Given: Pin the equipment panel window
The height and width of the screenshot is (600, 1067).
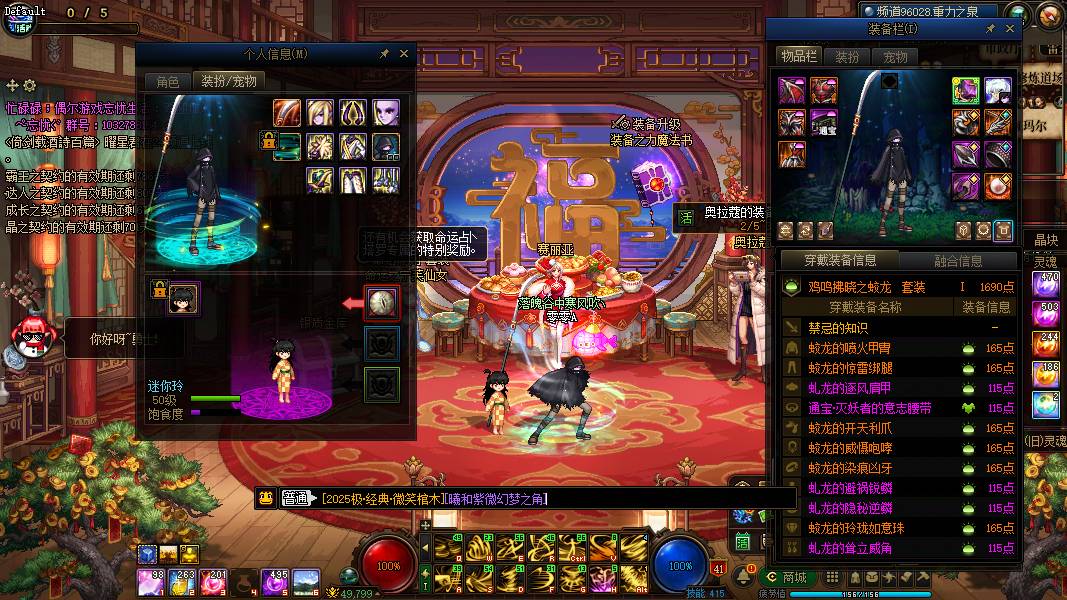Looking at the screenshot, I should [990, 30].
